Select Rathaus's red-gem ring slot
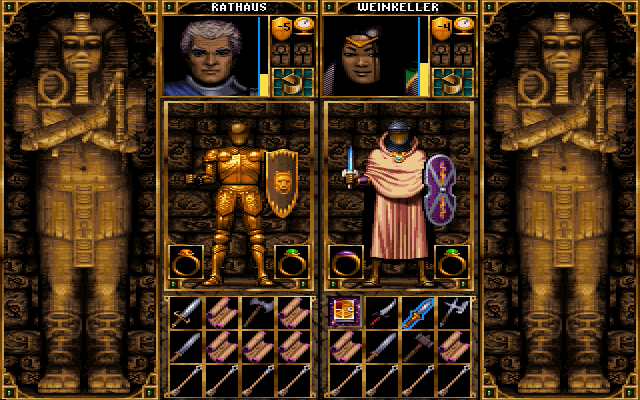The image size is (640, 400). (x=185, y=262)
